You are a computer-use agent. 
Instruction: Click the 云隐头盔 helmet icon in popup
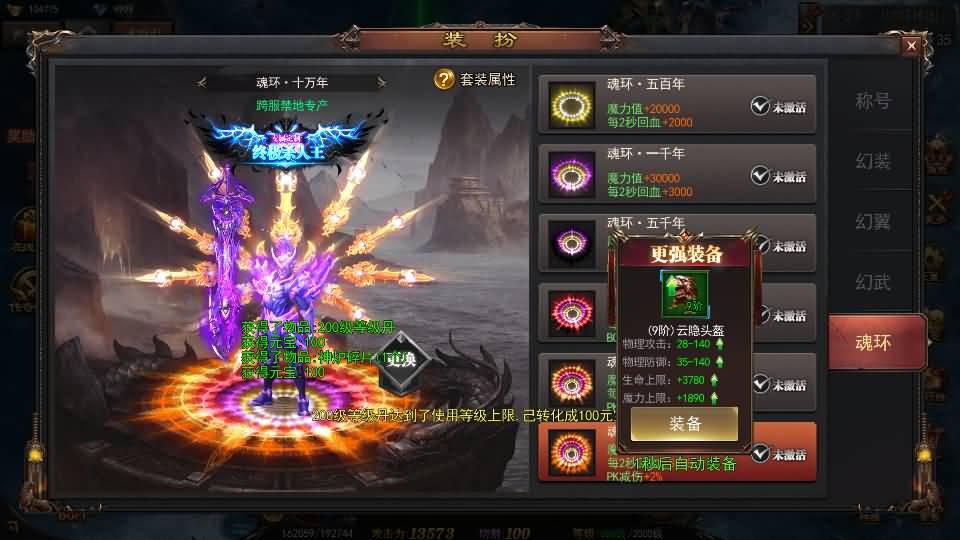pyautogui.click(x=684, y=293)
